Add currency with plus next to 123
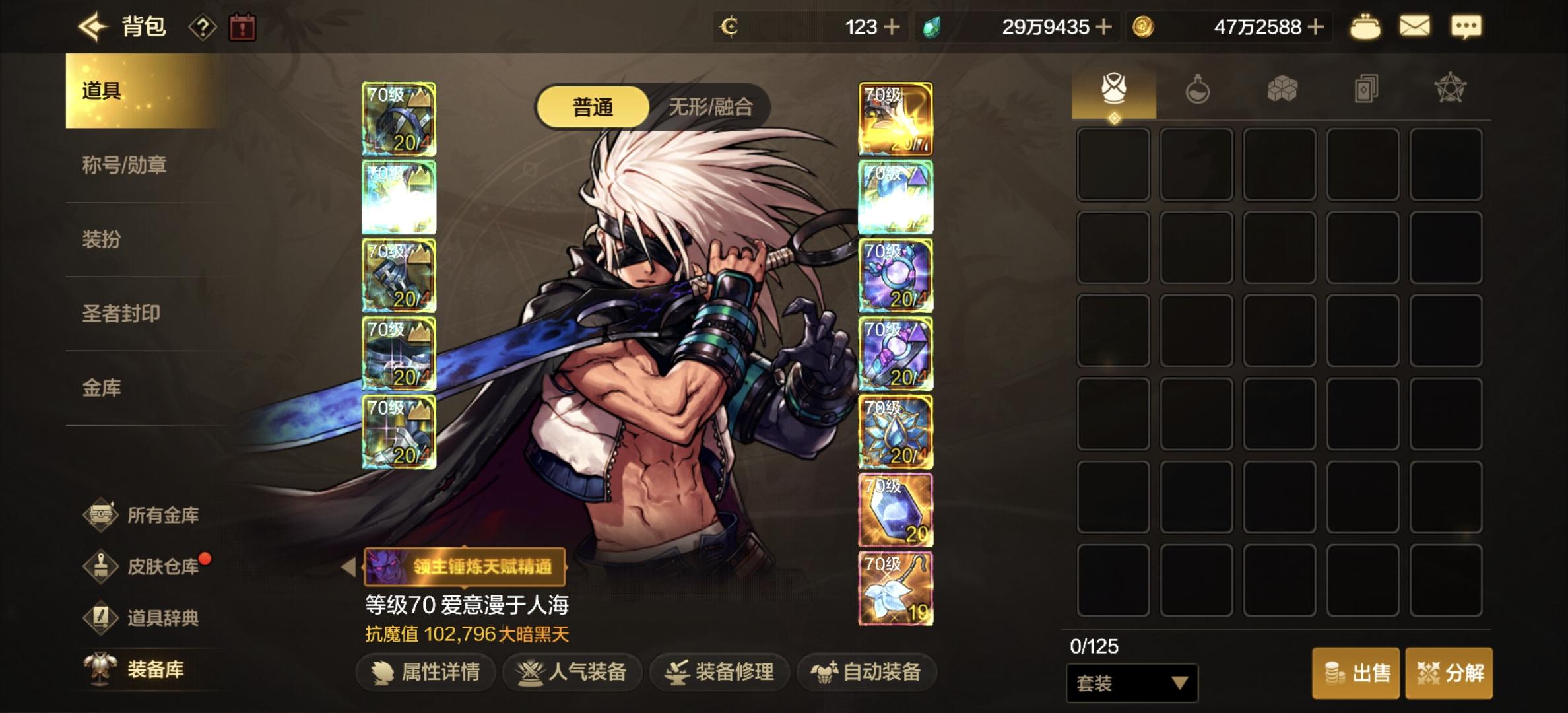The height and width of the screenshot is (713, 1568). (892, 27)
